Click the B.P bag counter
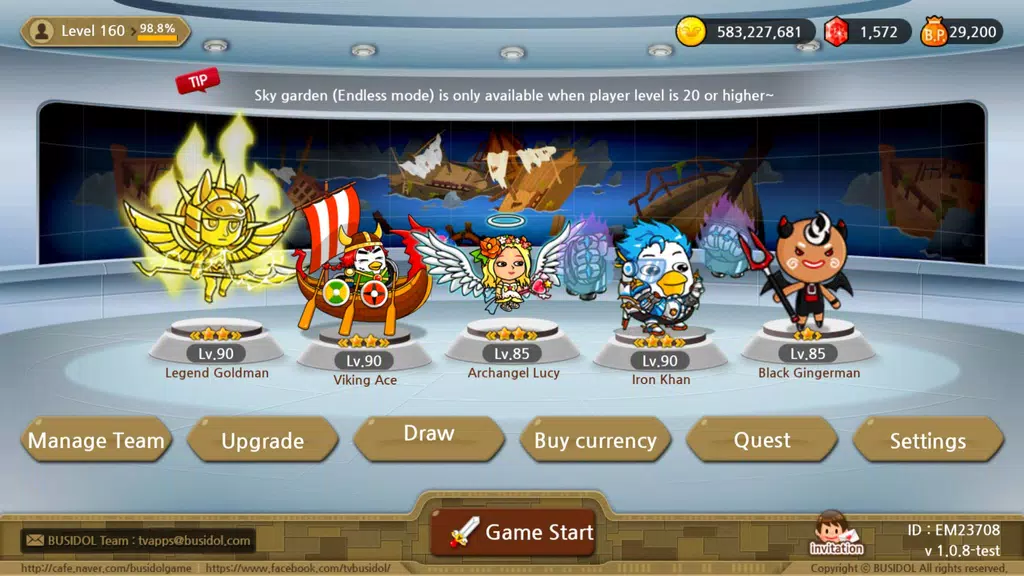The height and width of the screenshot is (576, 1024). point(960,32)
